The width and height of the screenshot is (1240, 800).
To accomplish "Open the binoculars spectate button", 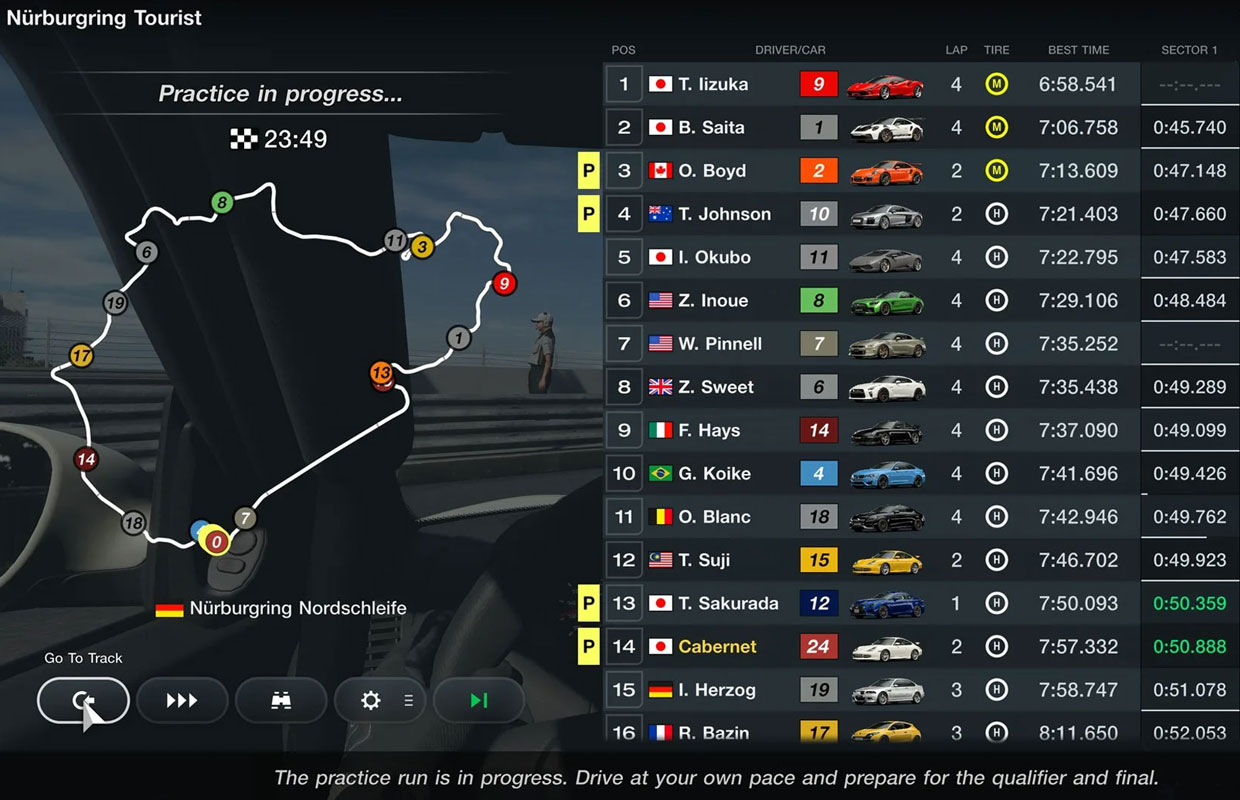I will point(281,700).
